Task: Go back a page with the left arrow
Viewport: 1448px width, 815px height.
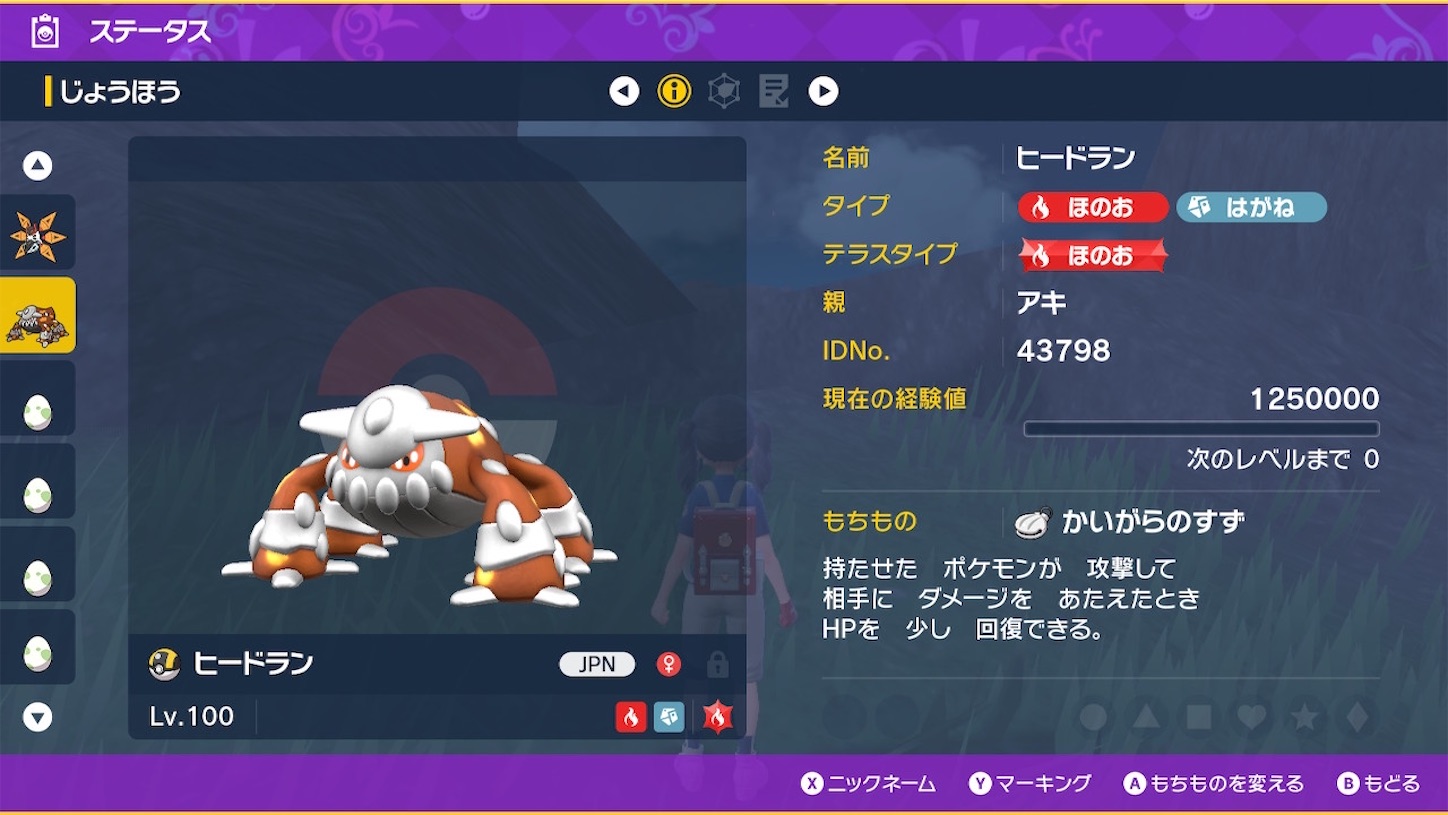Action: [623, 90]
